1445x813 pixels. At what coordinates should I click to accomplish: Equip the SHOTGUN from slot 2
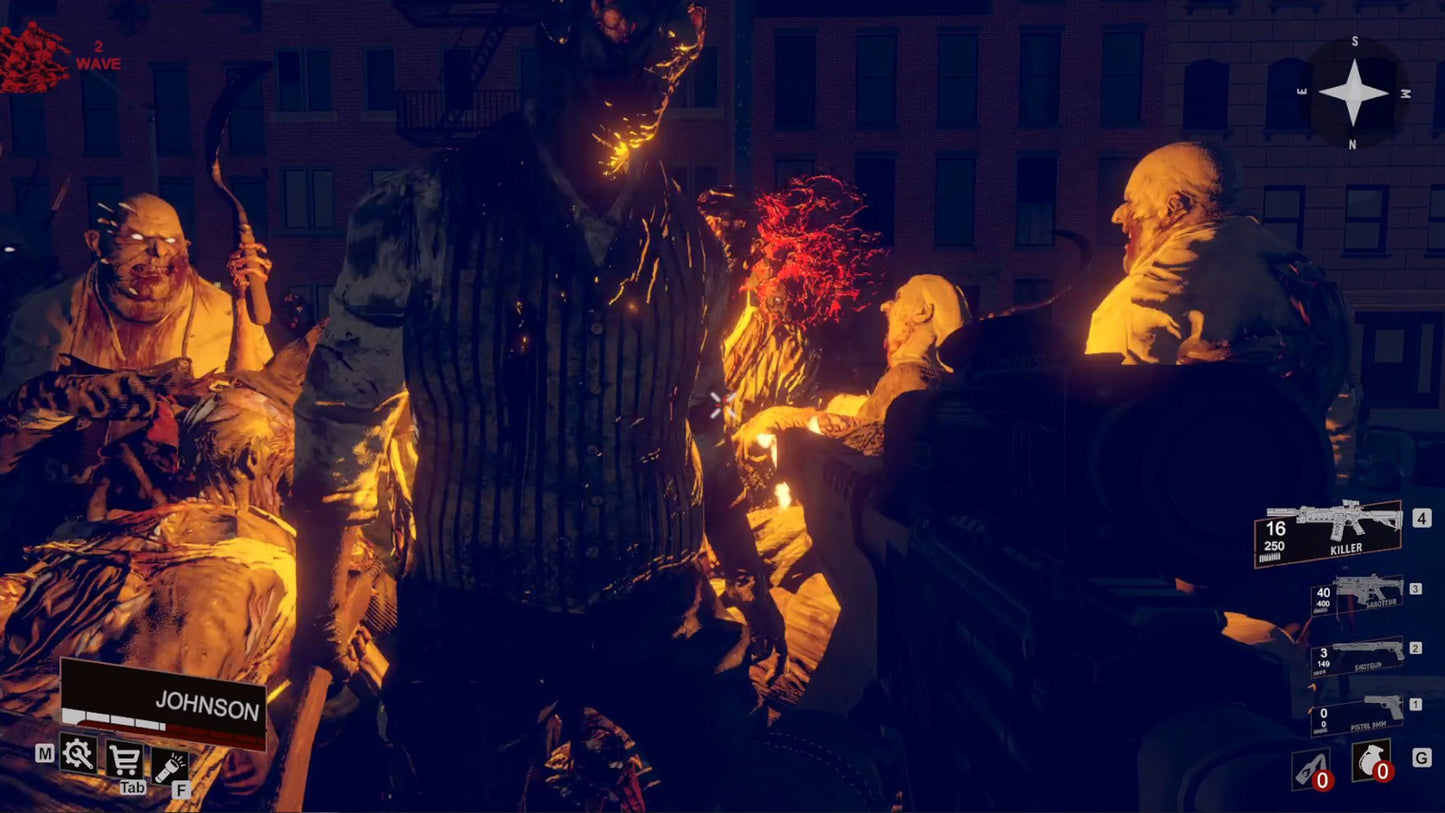click(1360, 662)
